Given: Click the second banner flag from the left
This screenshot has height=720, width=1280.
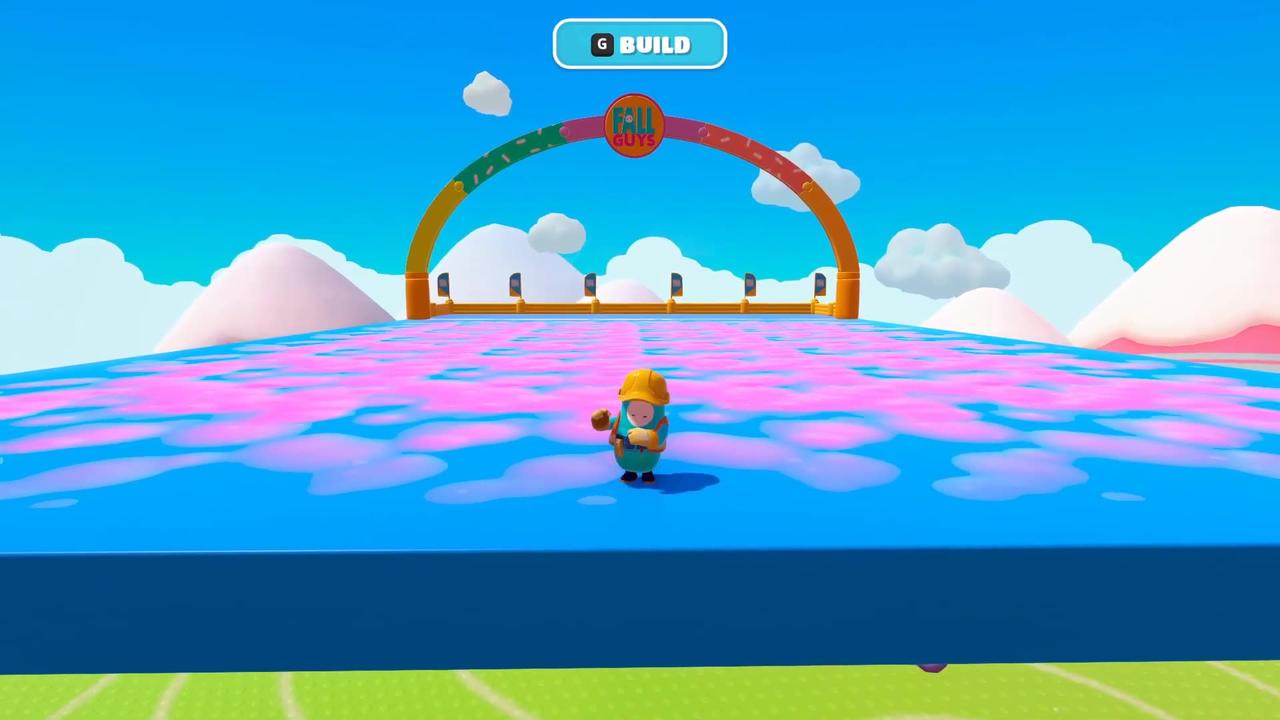Looking at the screenshot, I should pyautogui.click(x=514, y=283).
